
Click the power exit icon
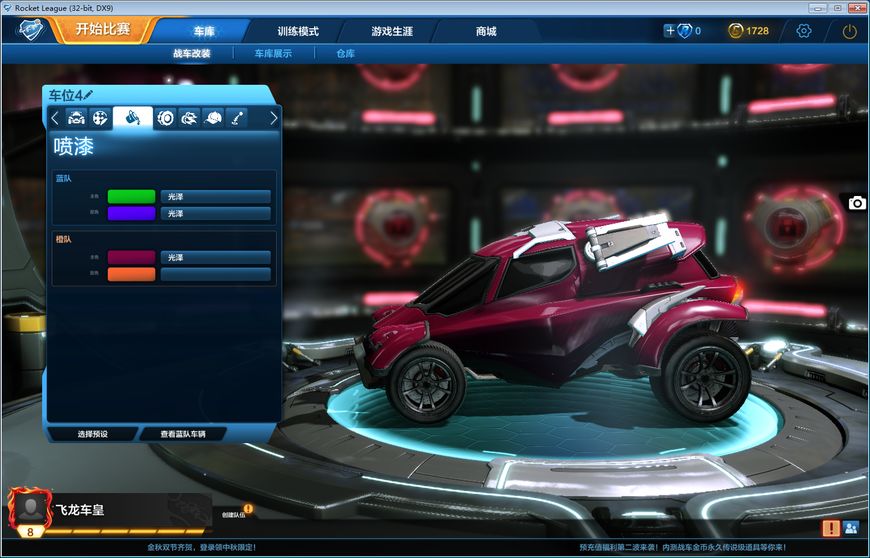click(x=849, y=31)
